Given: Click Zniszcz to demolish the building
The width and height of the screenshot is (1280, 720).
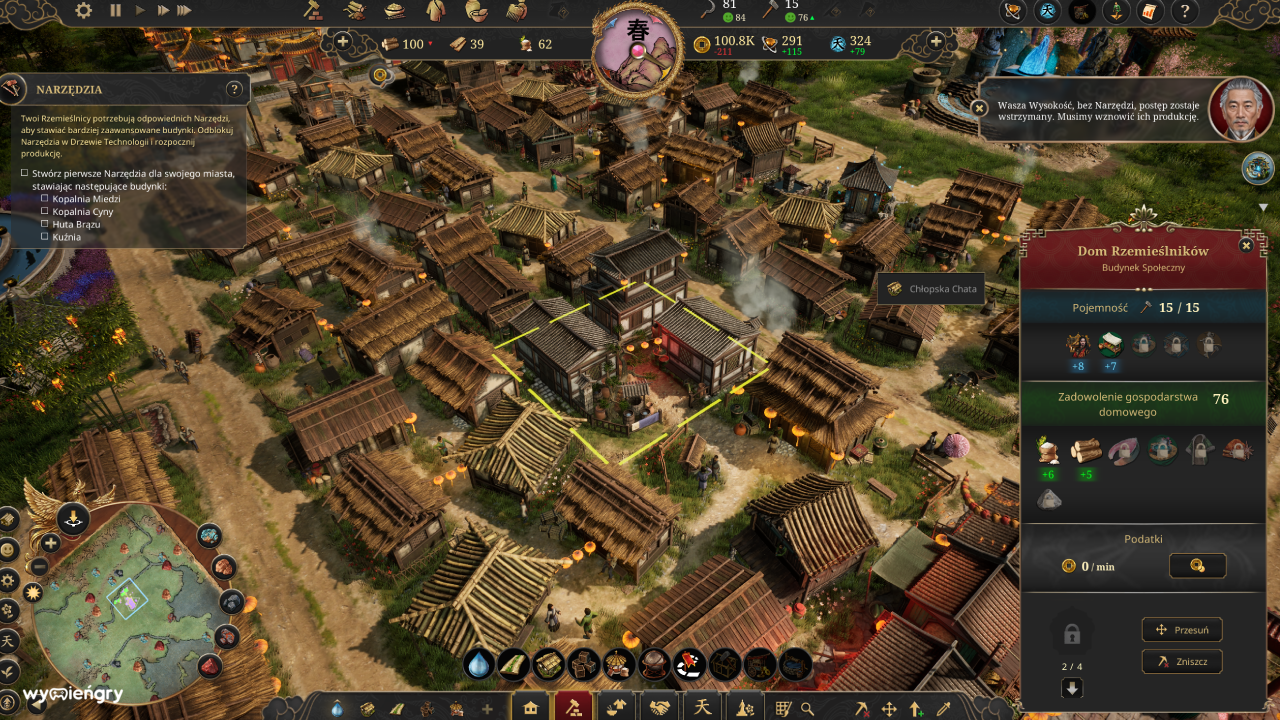Looking at the screenshot, I should (1180, 661).
